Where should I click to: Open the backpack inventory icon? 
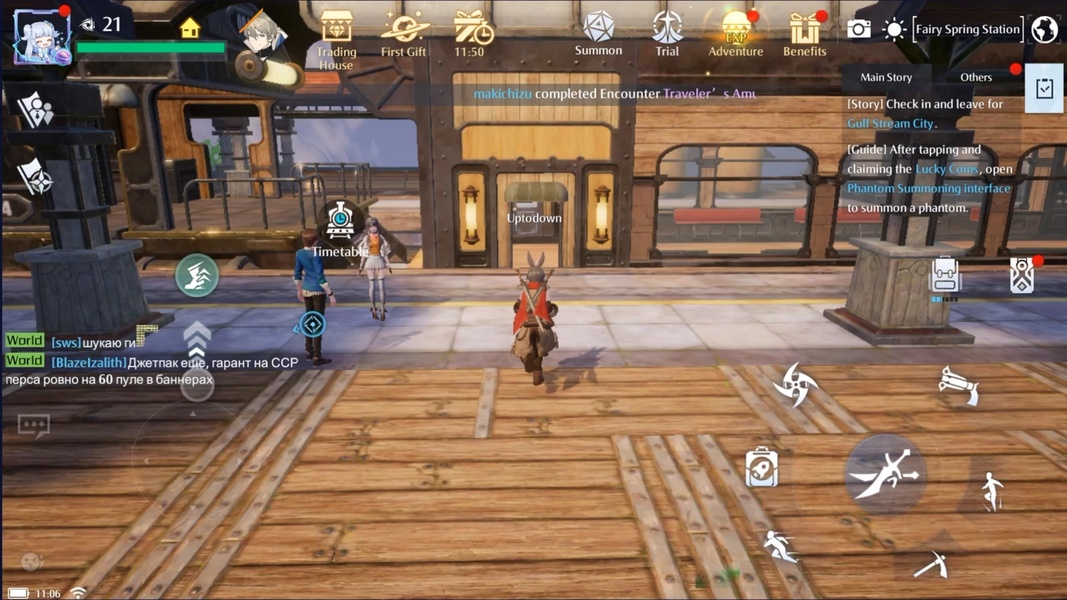[x=944, y=275]
